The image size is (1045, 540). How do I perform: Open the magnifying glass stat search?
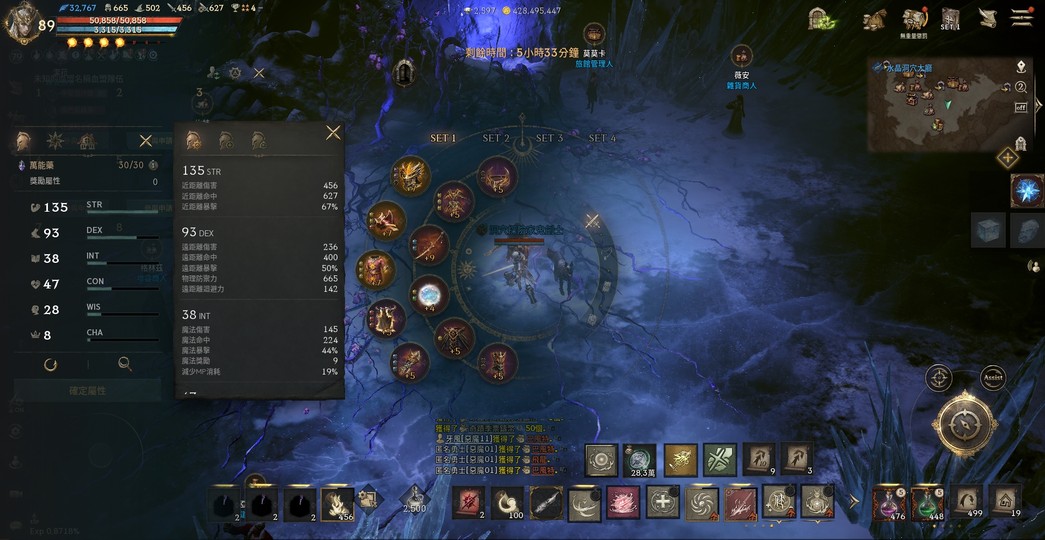[125, 365]
